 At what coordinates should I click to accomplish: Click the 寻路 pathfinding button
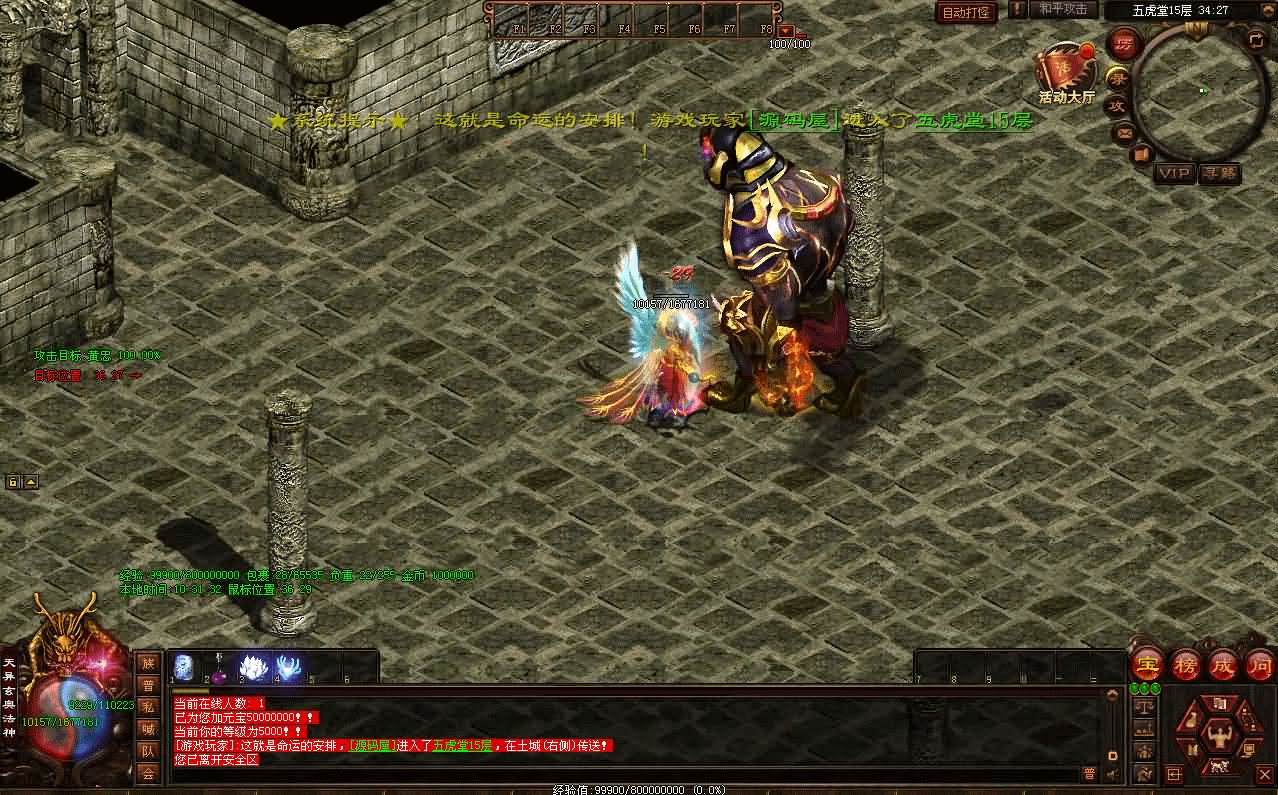1219,173
